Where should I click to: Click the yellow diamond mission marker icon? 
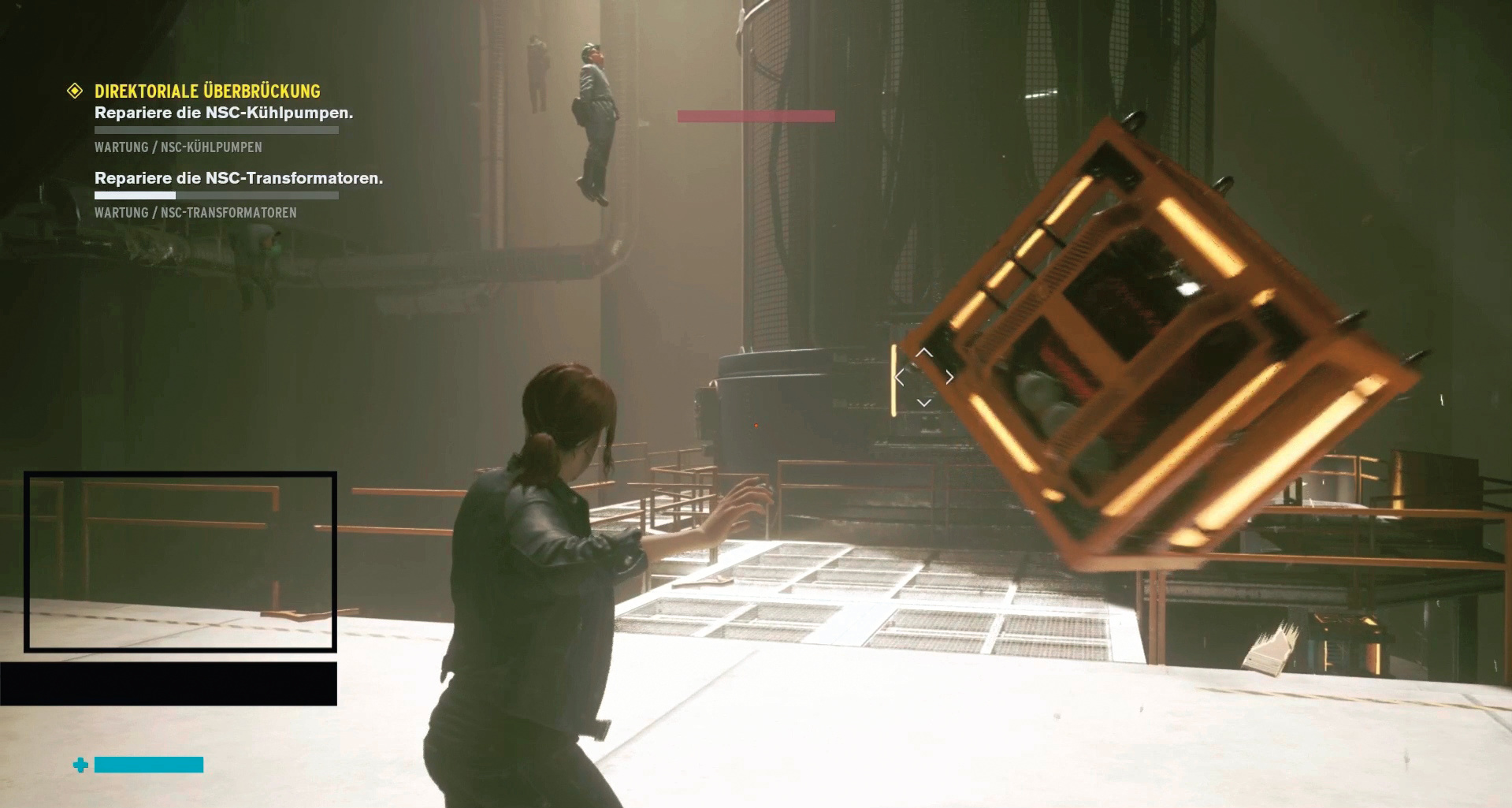pyautogui.click(x=75, y=91)
